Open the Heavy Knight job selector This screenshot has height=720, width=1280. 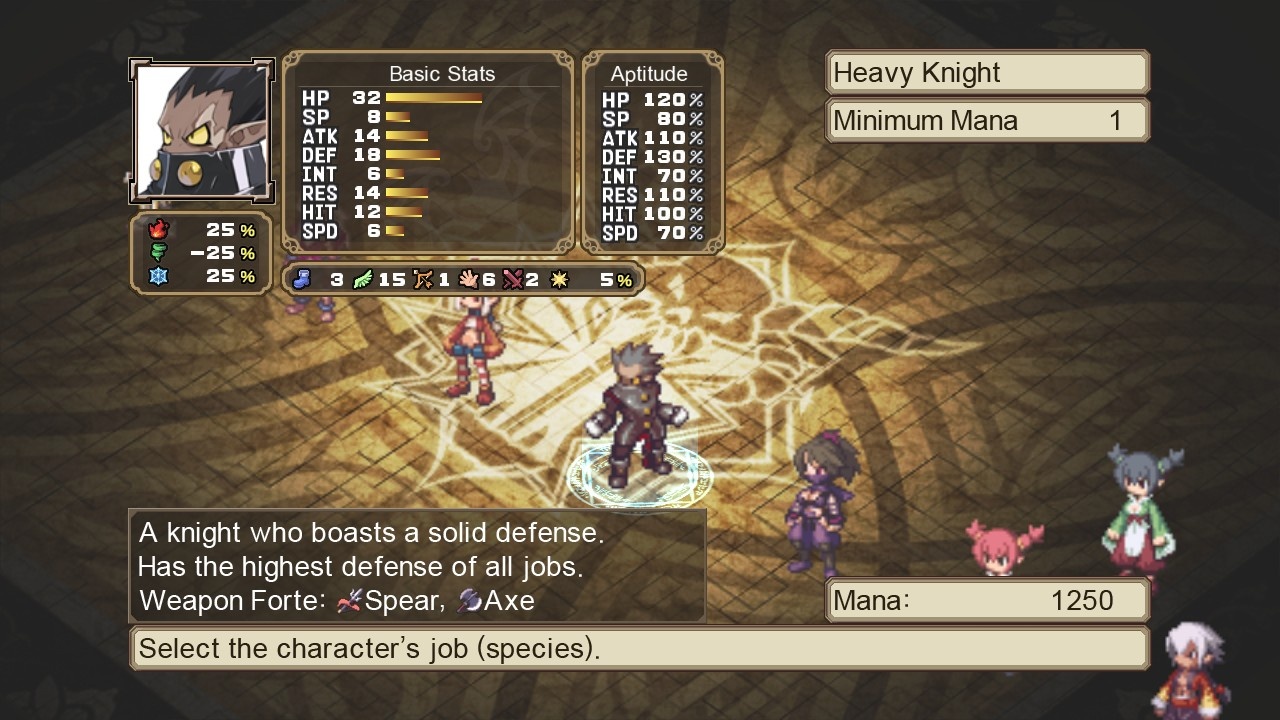[986, 72]
